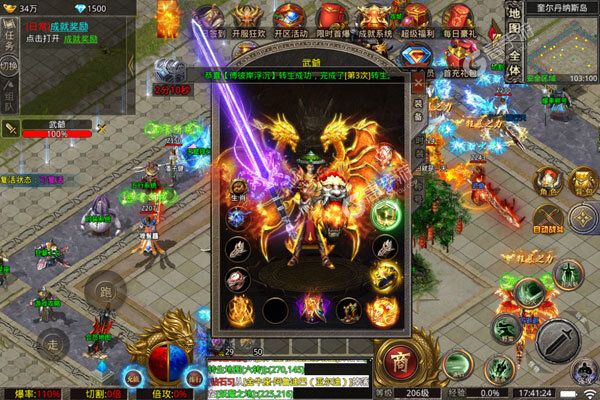Toggle the 自动战斗 auto-battle button
Image resolution: width=600 pixels, height=400 pixels.
click(x=546, y=218)
